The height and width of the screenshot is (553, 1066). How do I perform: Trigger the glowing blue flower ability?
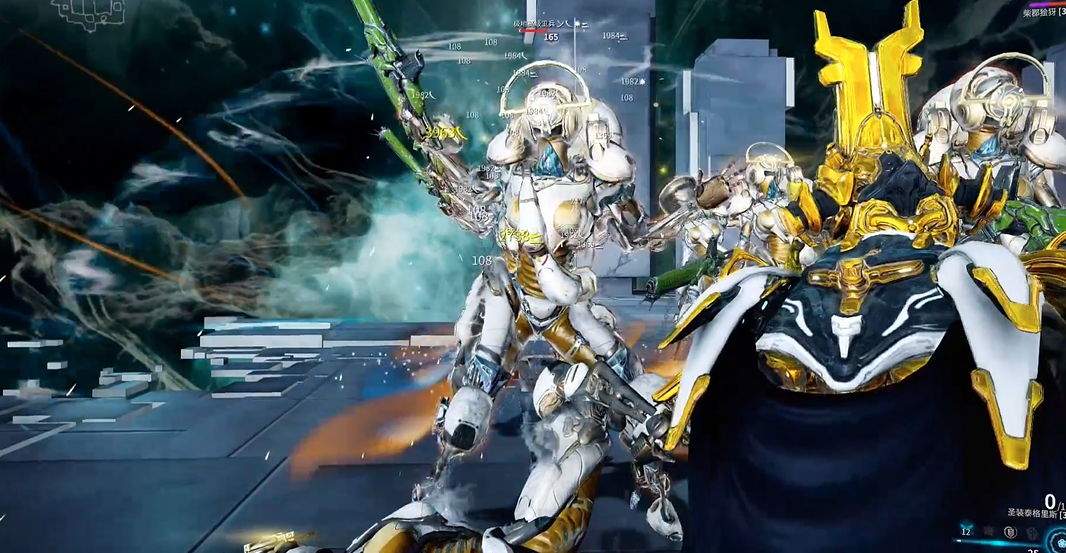1060,543
